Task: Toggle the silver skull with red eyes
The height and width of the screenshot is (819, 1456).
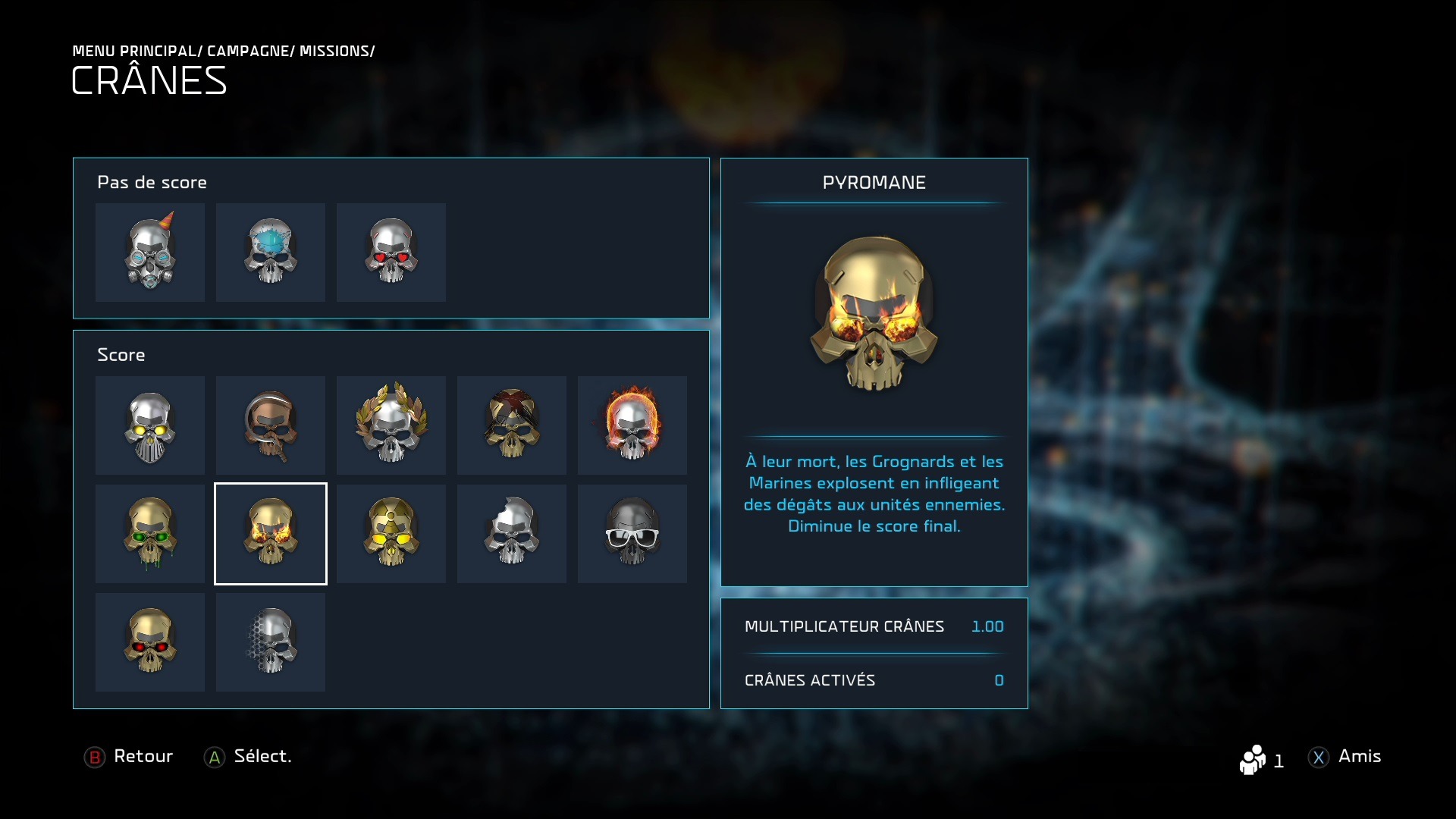Action: 391,253
